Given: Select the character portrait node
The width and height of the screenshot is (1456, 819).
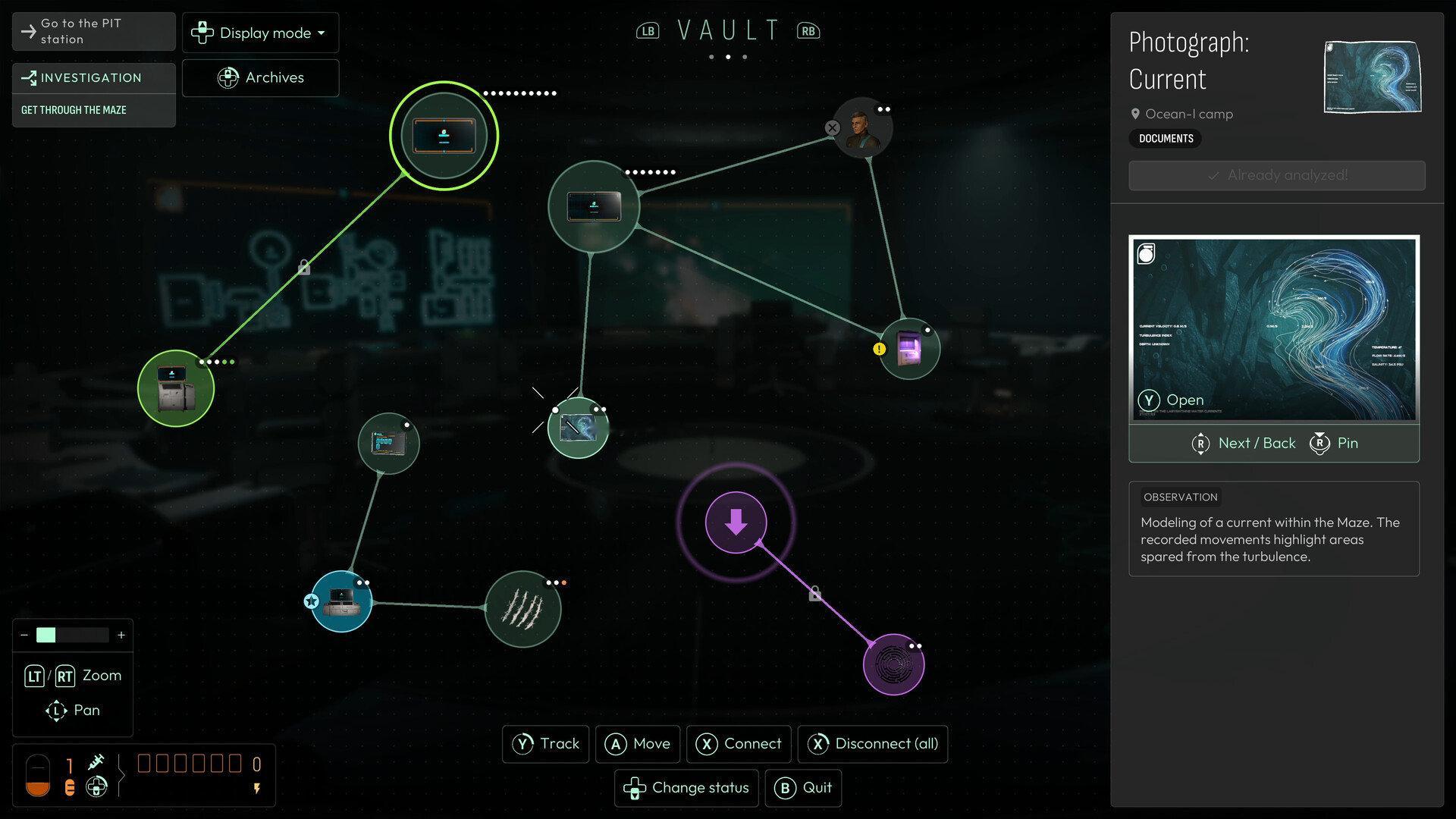Looking at the screenshot, I should (862, 127).
